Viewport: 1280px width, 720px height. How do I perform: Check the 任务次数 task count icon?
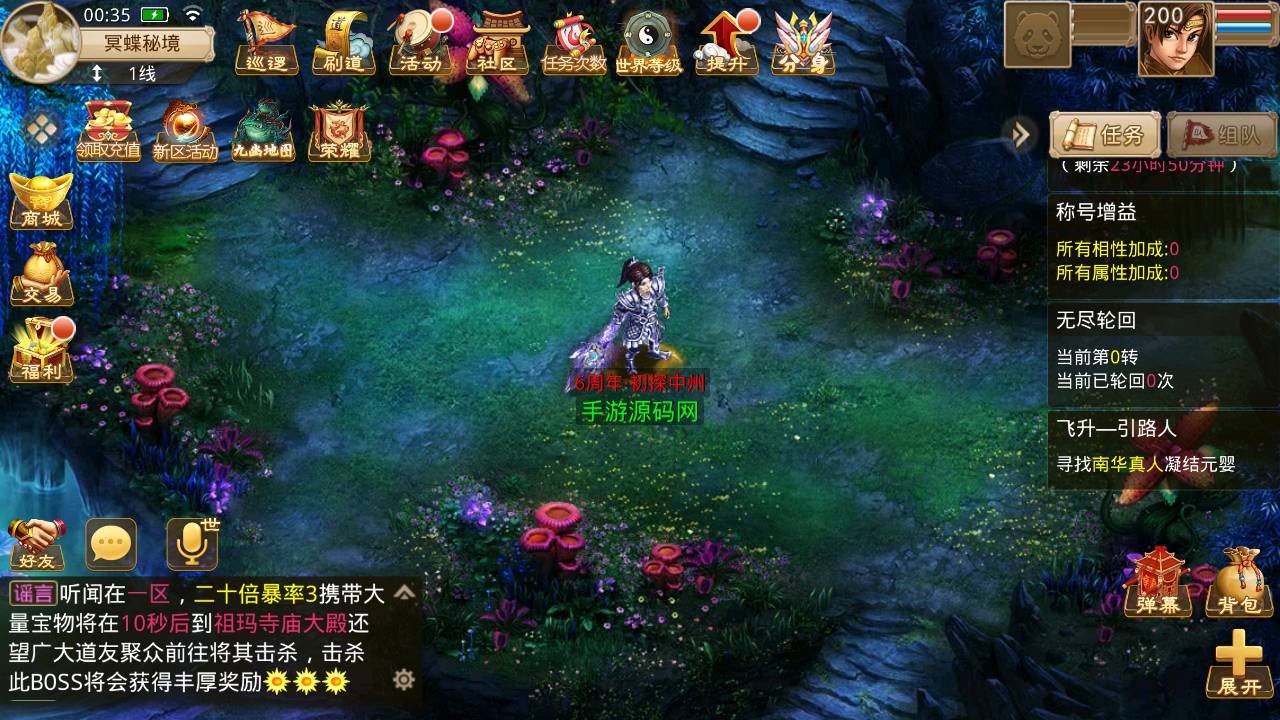pyautogui.click(x=574, y=43)
